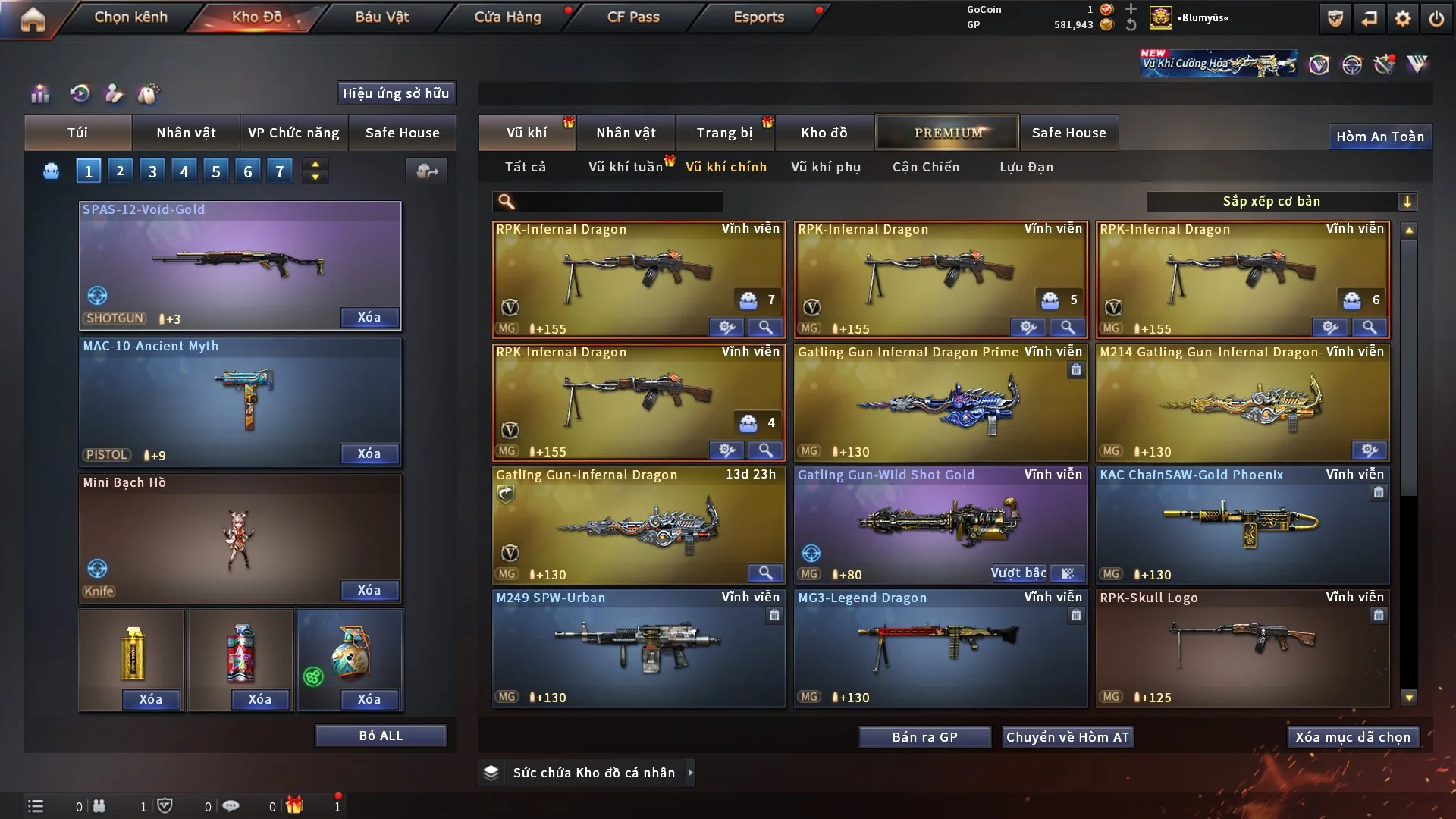Show the Cận Chiến melee category
The width and height of the screenshot is (1456, 819).
click(925, 167)
